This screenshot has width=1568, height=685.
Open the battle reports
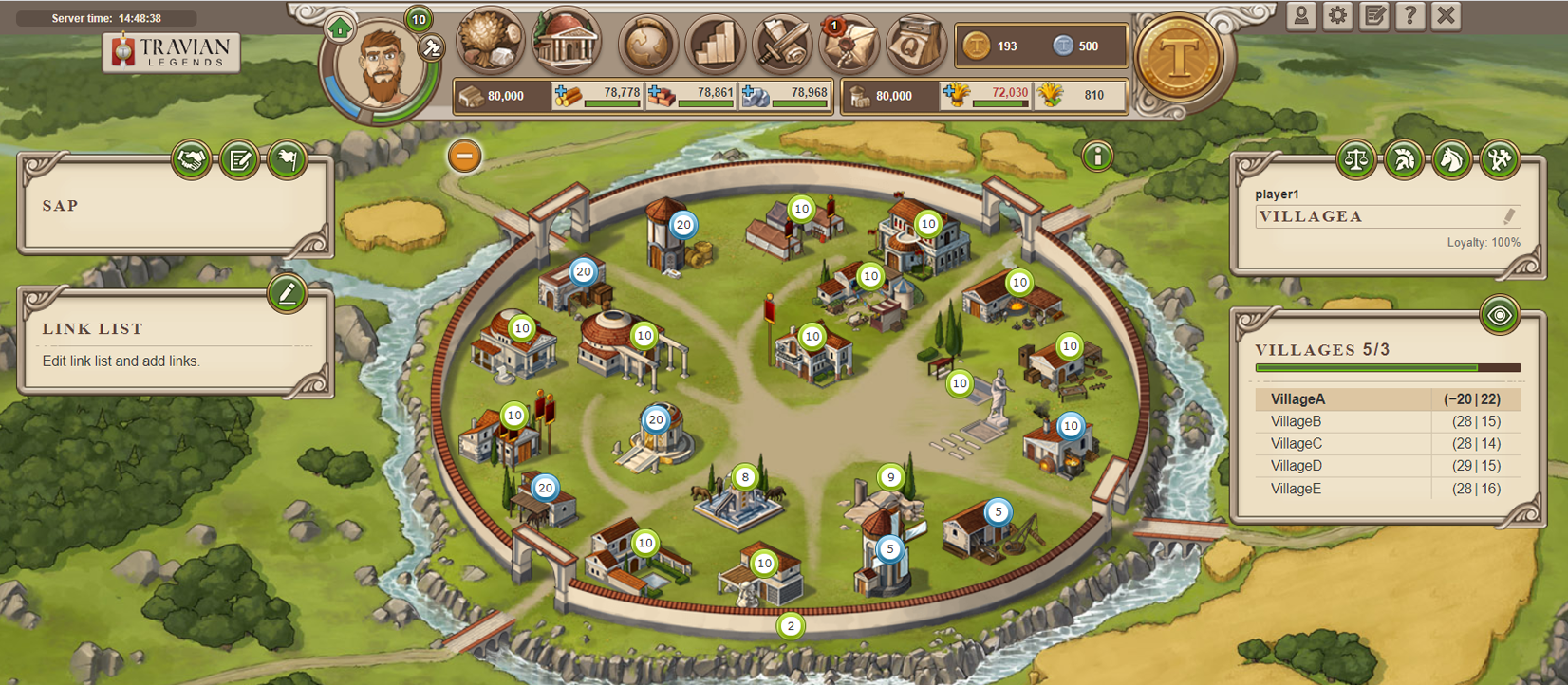coord(781,44)
